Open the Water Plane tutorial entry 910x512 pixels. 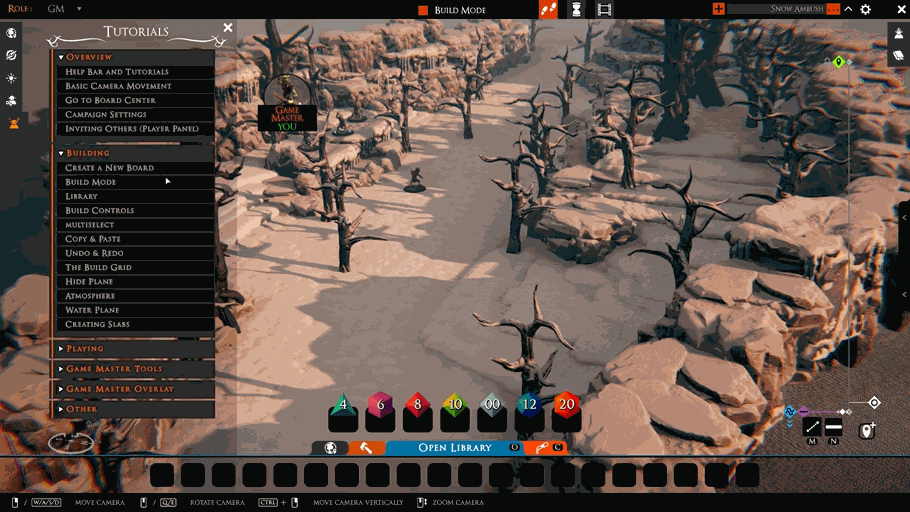92,310
